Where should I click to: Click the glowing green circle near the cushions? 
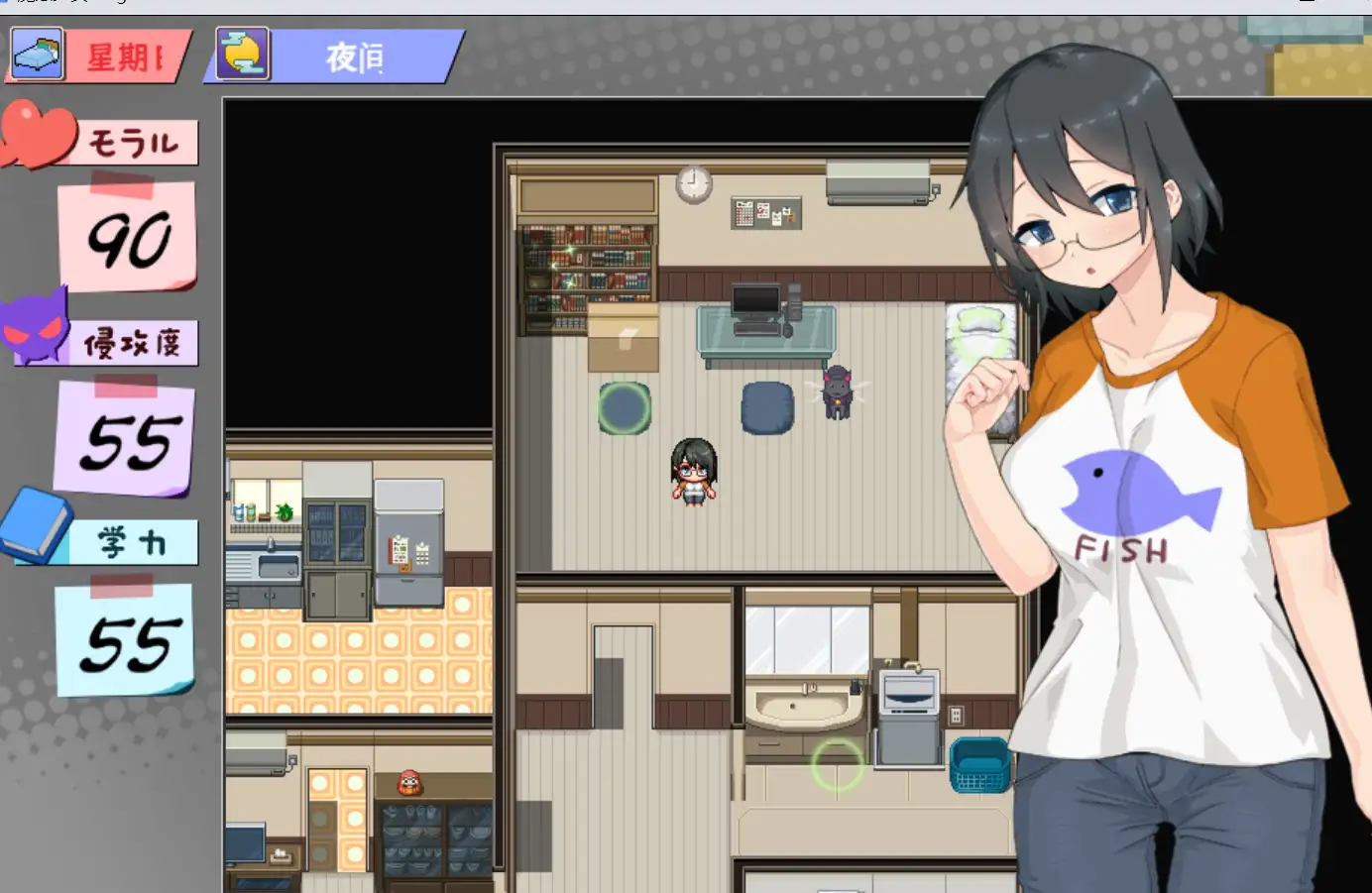point(622,410)
